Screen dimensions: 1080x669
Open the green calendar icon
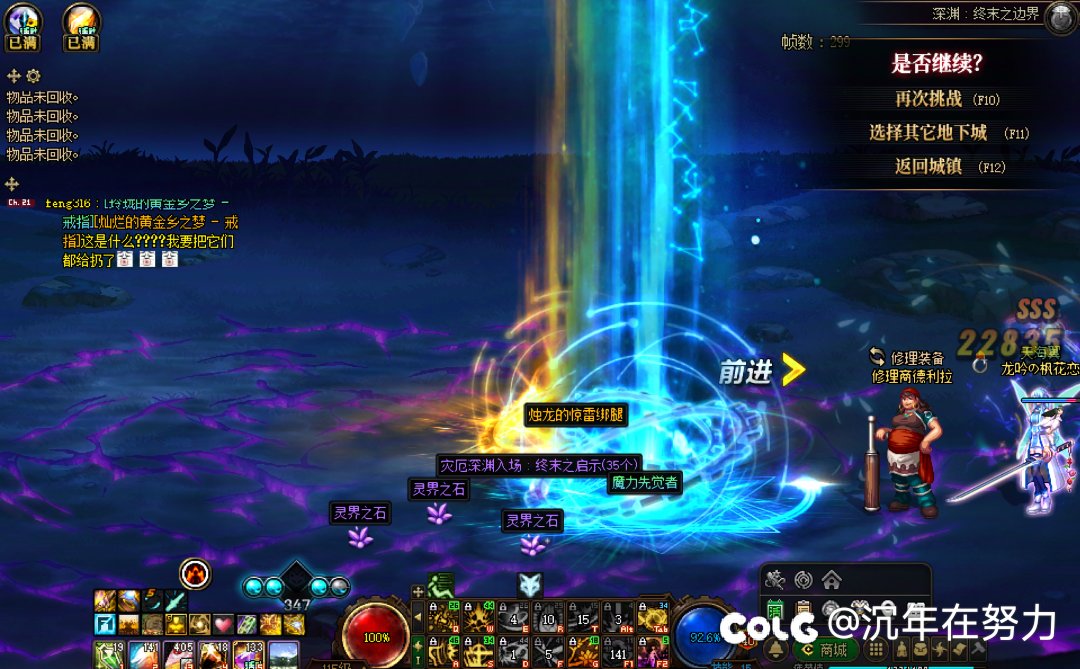[x=775, y=609]
